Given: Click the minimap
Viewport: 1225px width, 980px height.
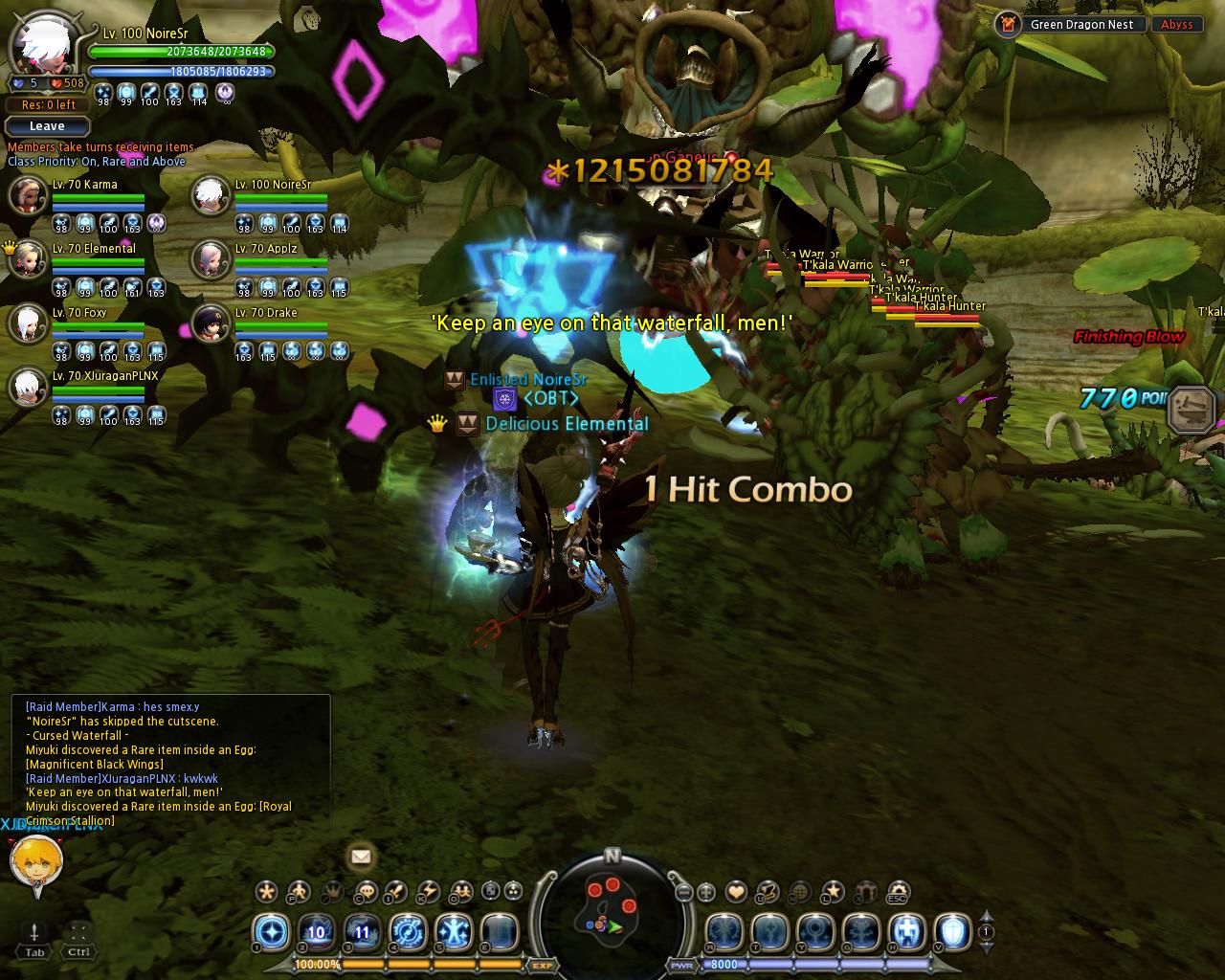Looking at the screenshot, I should [x=612, y=908].
